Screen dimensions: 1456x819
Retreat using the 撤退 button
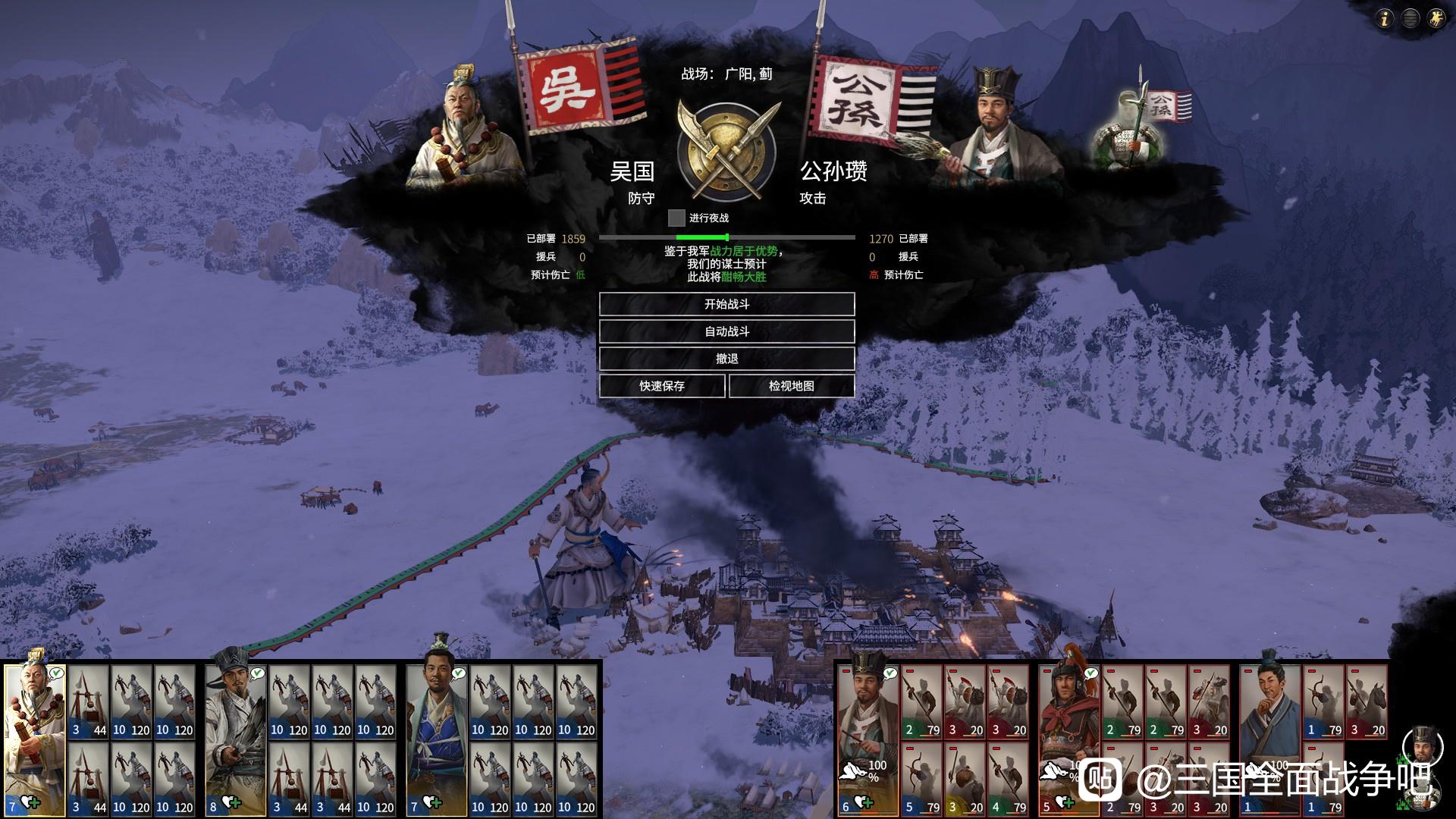coord(726,359)
